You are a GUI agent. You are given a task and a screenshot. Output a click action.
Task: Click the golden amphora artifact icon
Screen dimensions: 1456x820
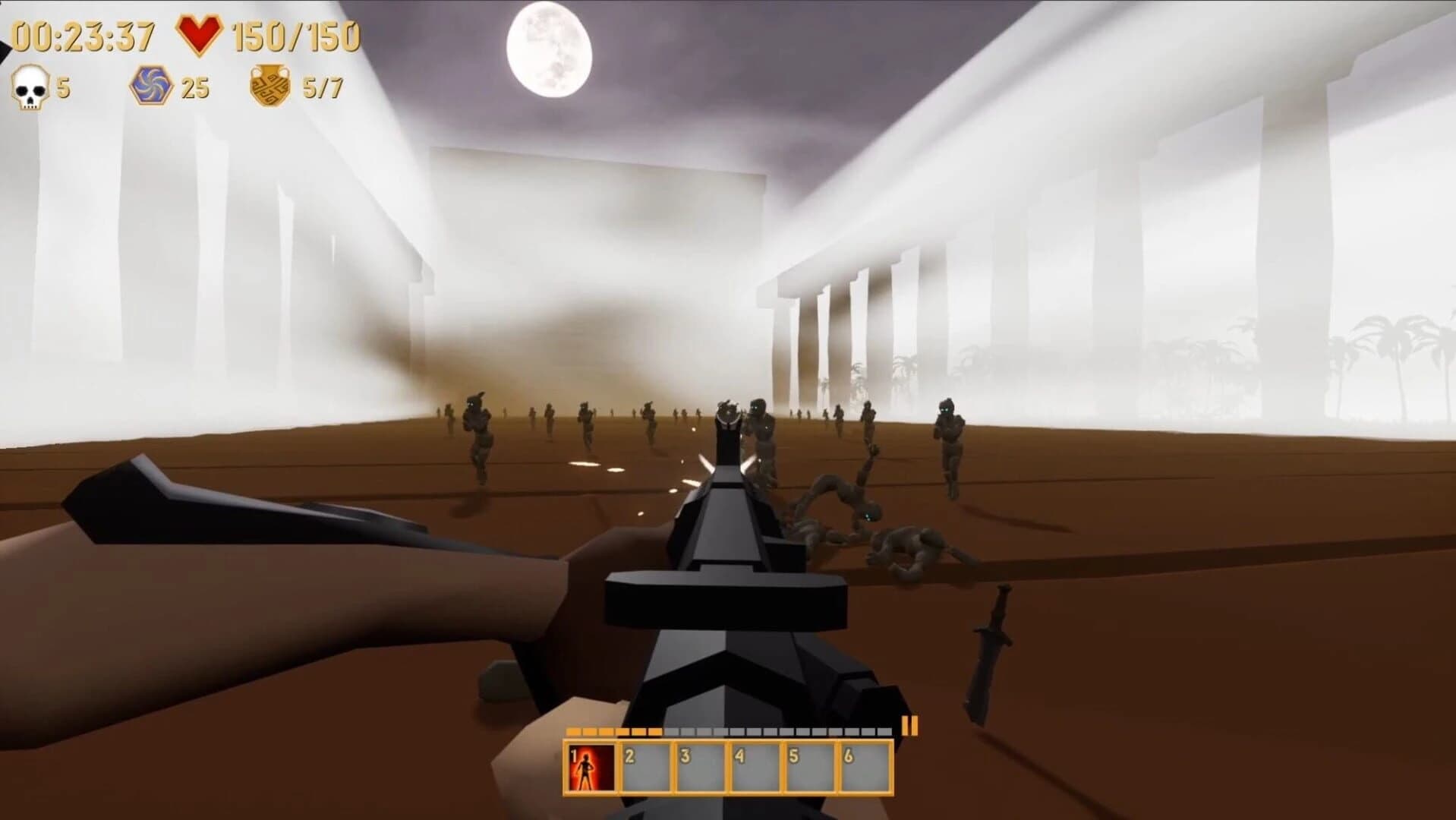click(269, 87)
